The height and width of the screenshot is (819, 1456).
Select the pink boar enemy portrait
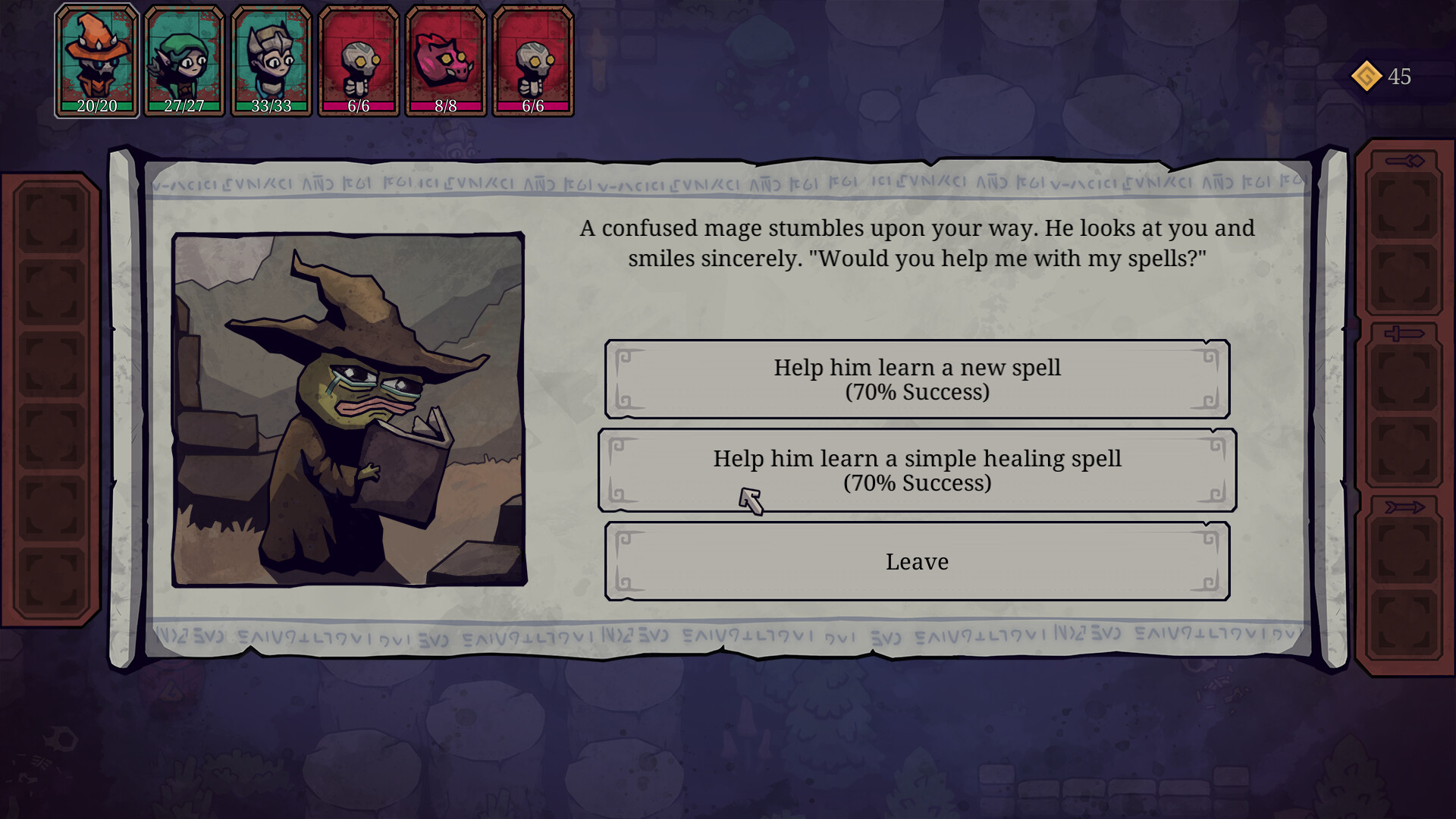(446, 61)
